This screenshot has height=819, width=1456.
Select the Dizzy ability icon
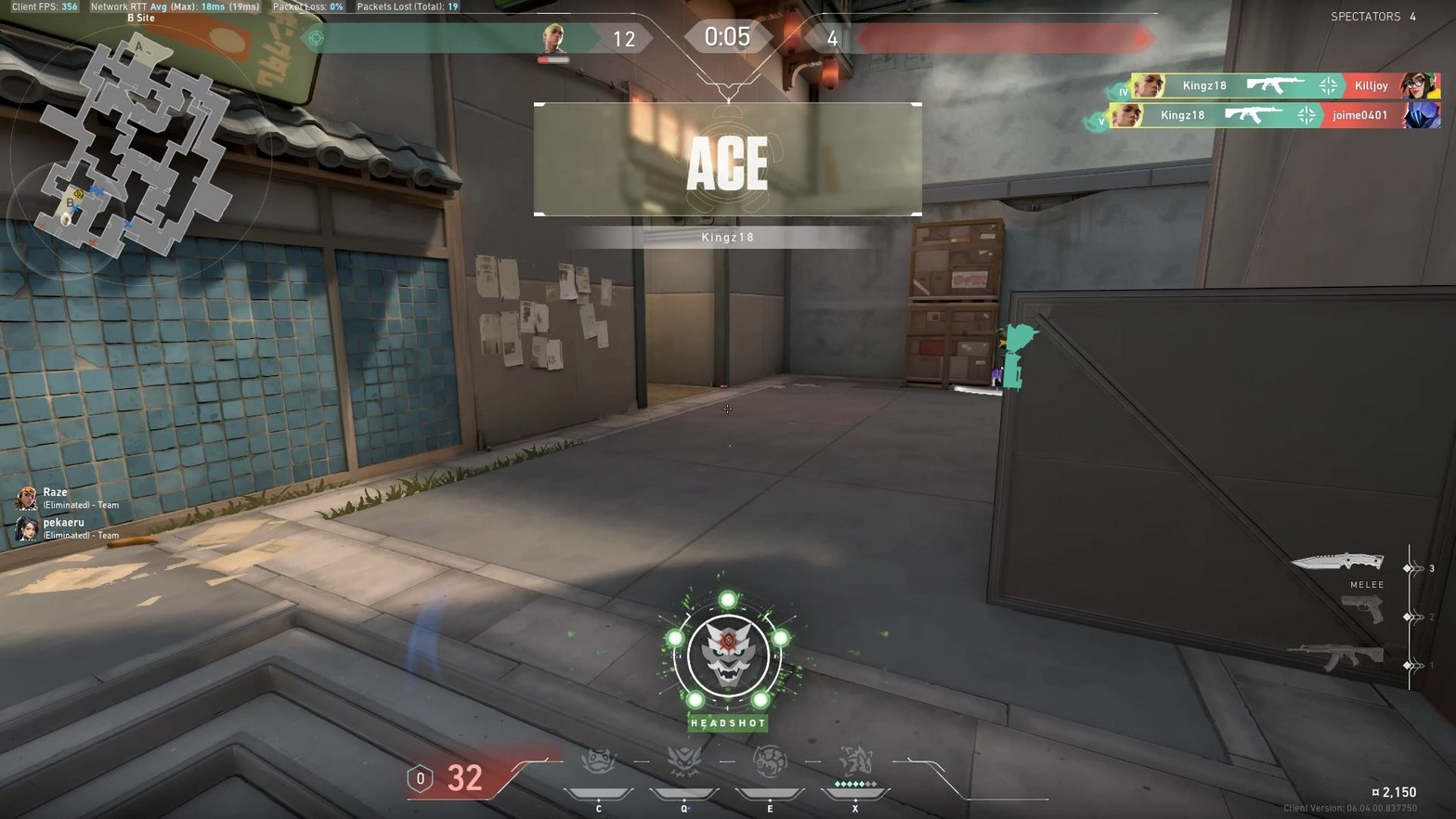click(770, 763)
